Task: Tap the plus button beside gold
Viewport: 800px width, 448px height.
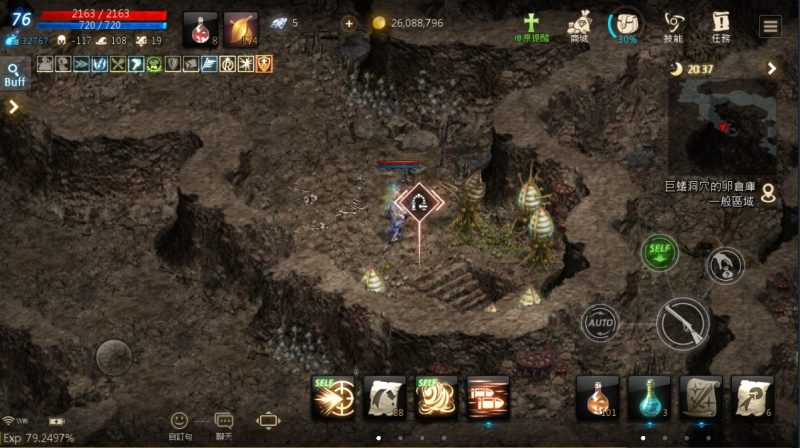Action: click(348, 23)
